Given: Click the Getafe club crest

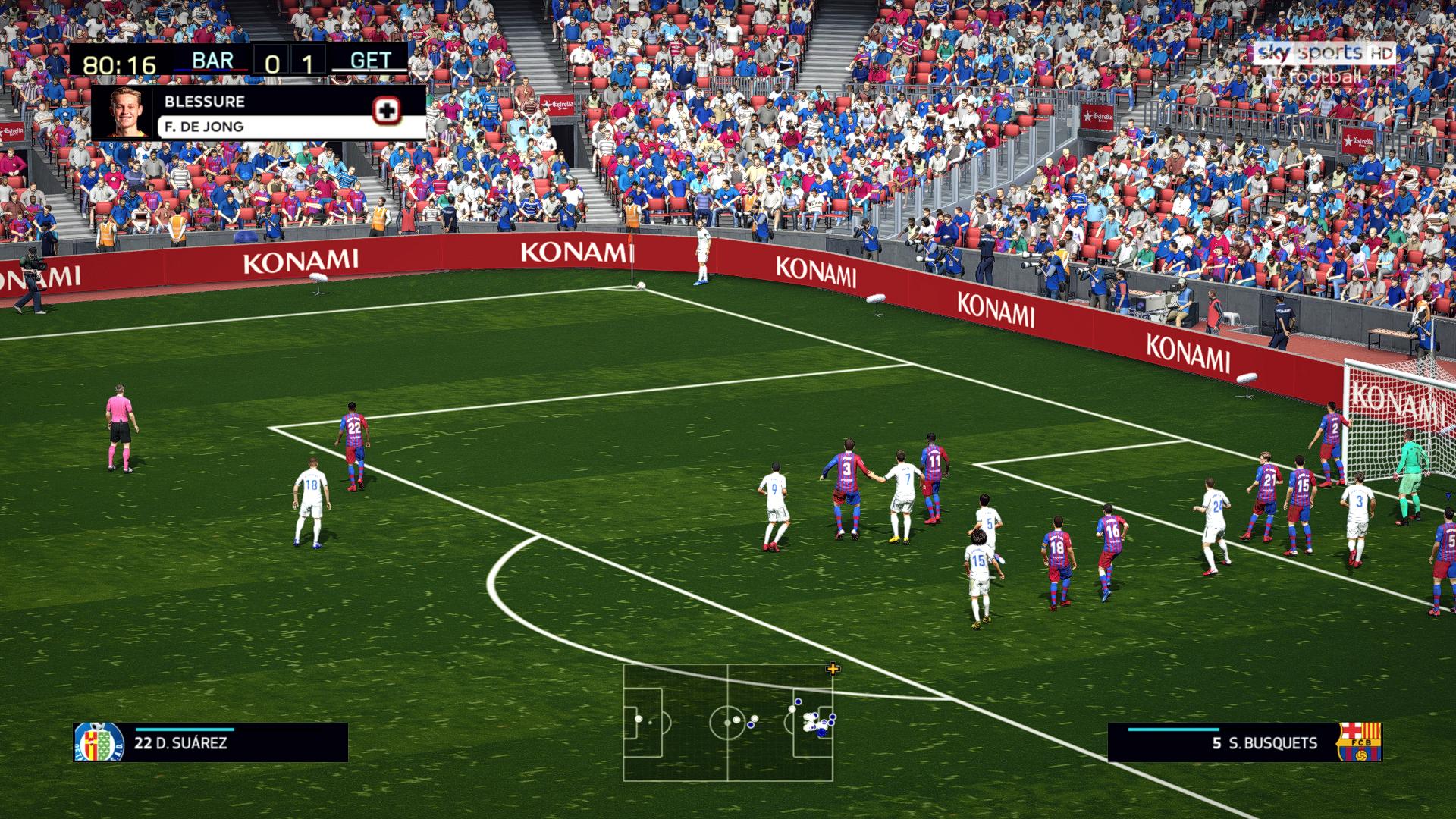Looking at the screenshot, I should click(x=99, y=742).
